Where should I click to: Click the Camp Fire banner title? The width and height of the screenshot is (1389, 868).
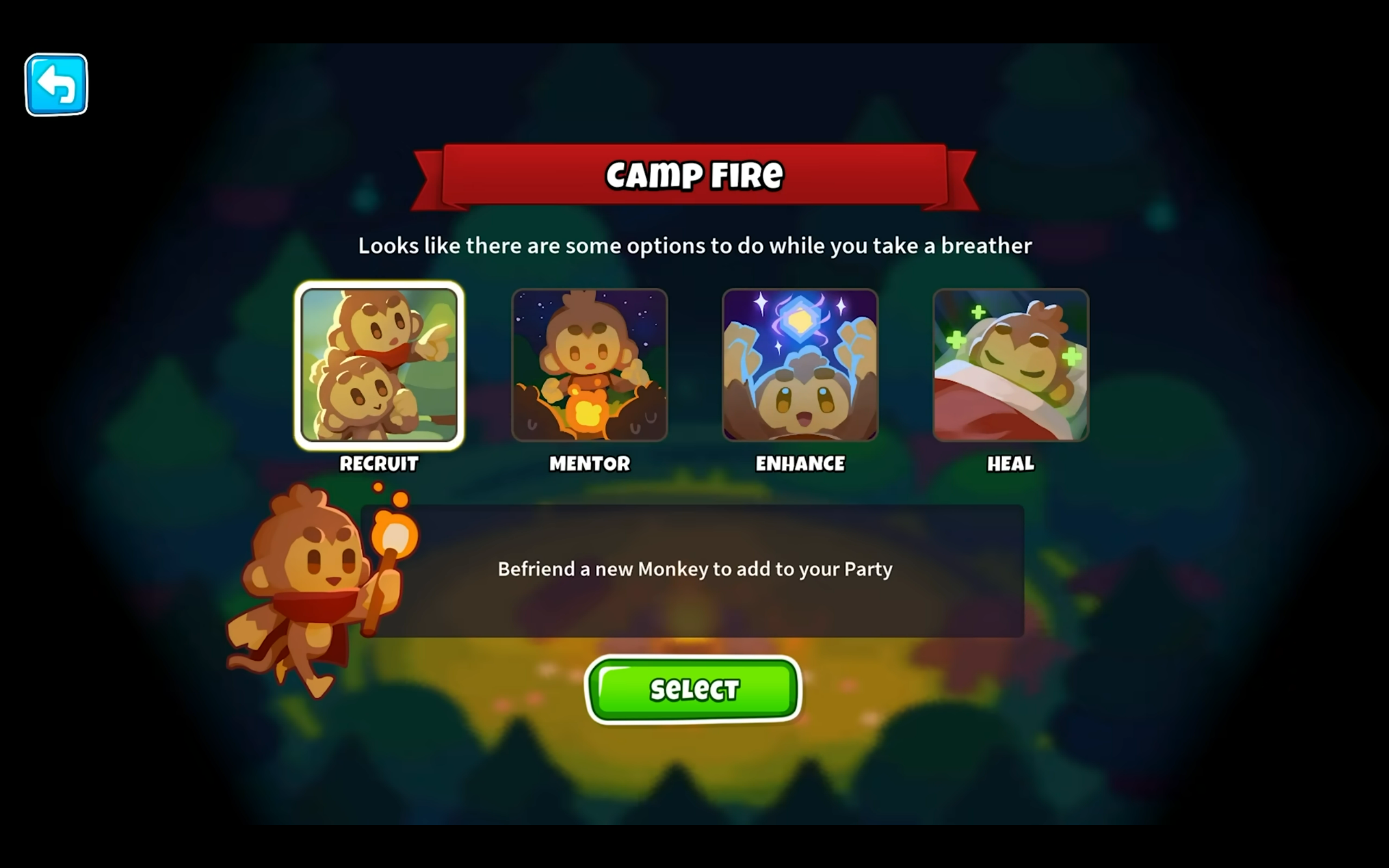point(693,175)
